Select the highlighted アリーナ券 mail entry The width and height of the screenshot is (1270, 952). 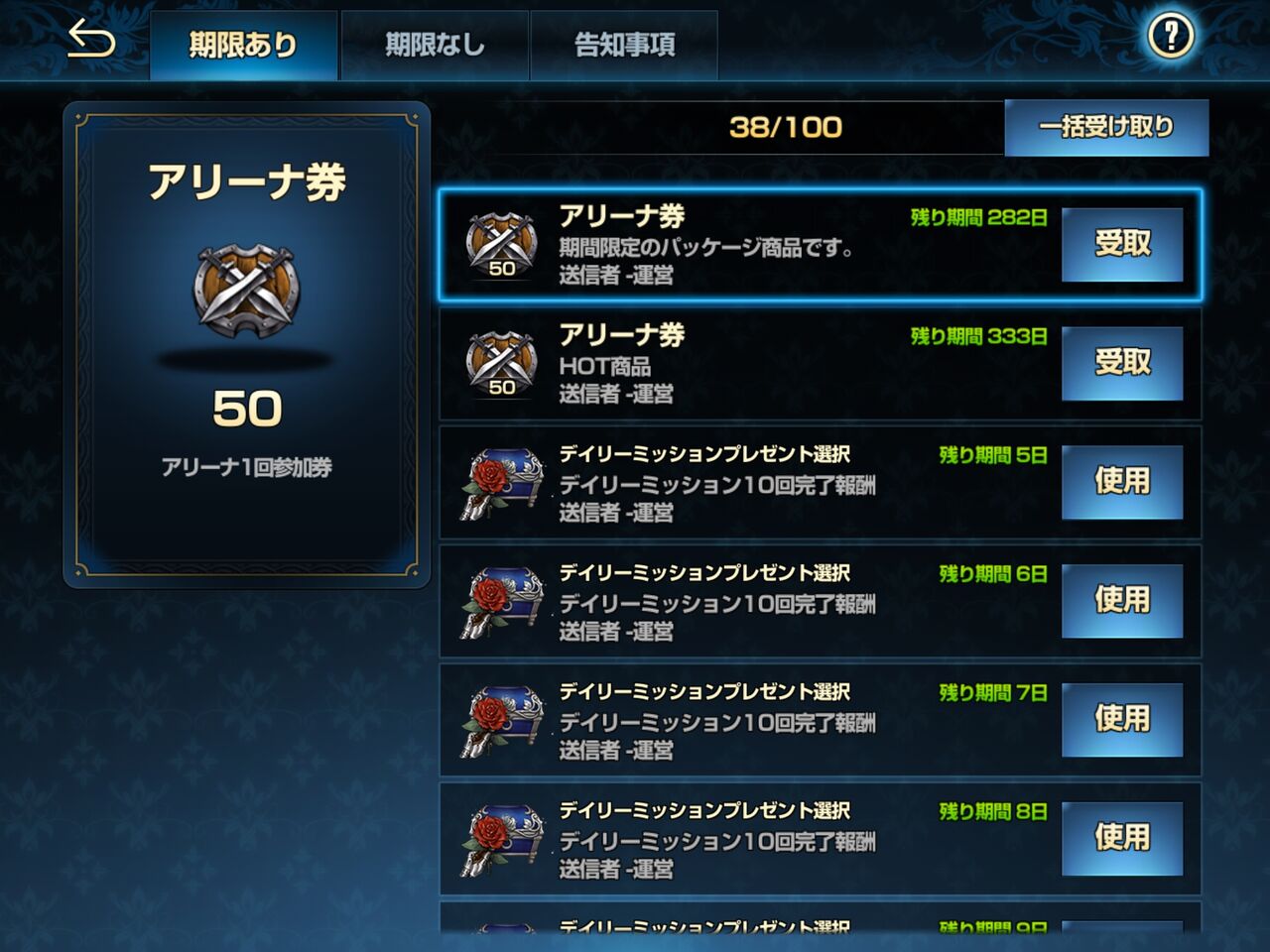point(774,244)
